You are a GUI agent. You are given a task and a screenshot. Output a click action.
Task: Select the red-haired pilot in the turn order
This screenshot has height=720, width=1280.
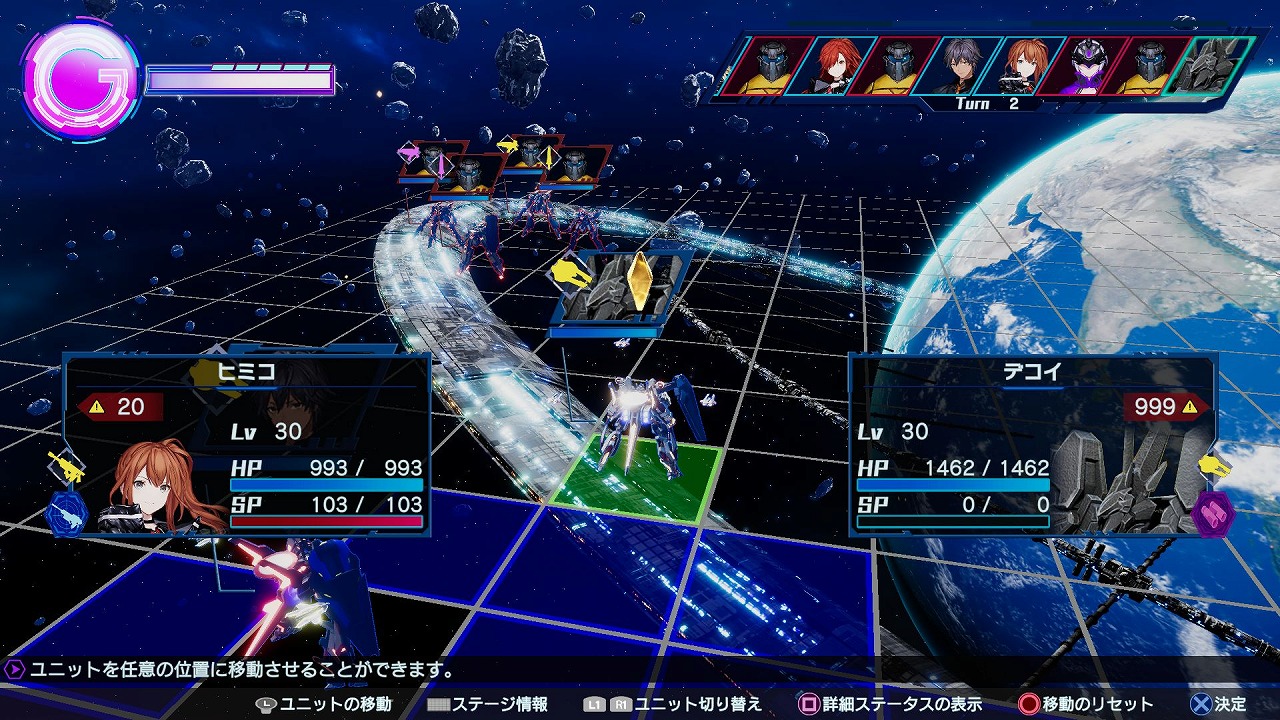[836, 66]
